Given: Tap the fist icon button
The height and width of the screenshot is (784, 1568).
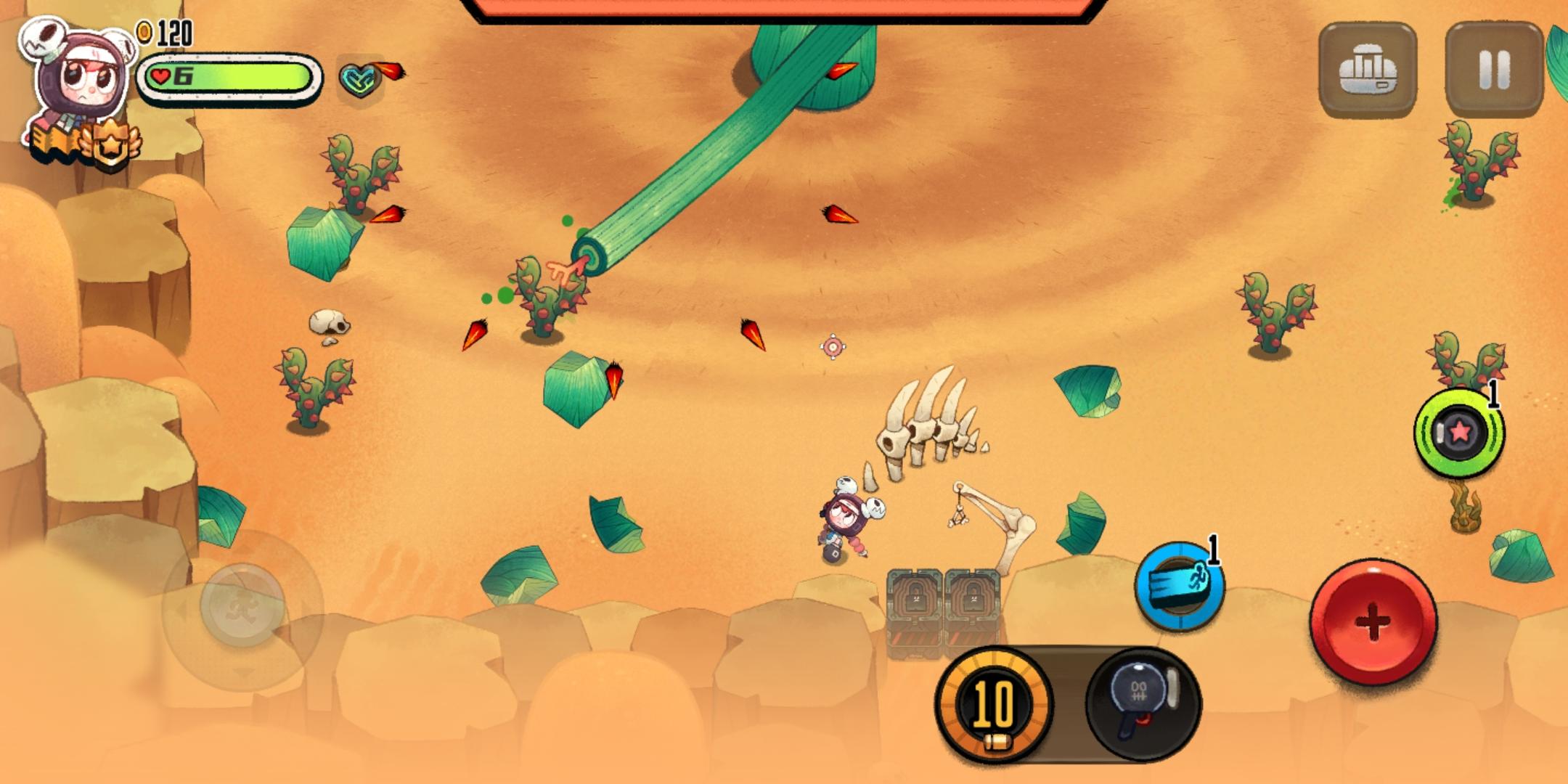Looking at the screenshot, I should tap(1367, 70).
